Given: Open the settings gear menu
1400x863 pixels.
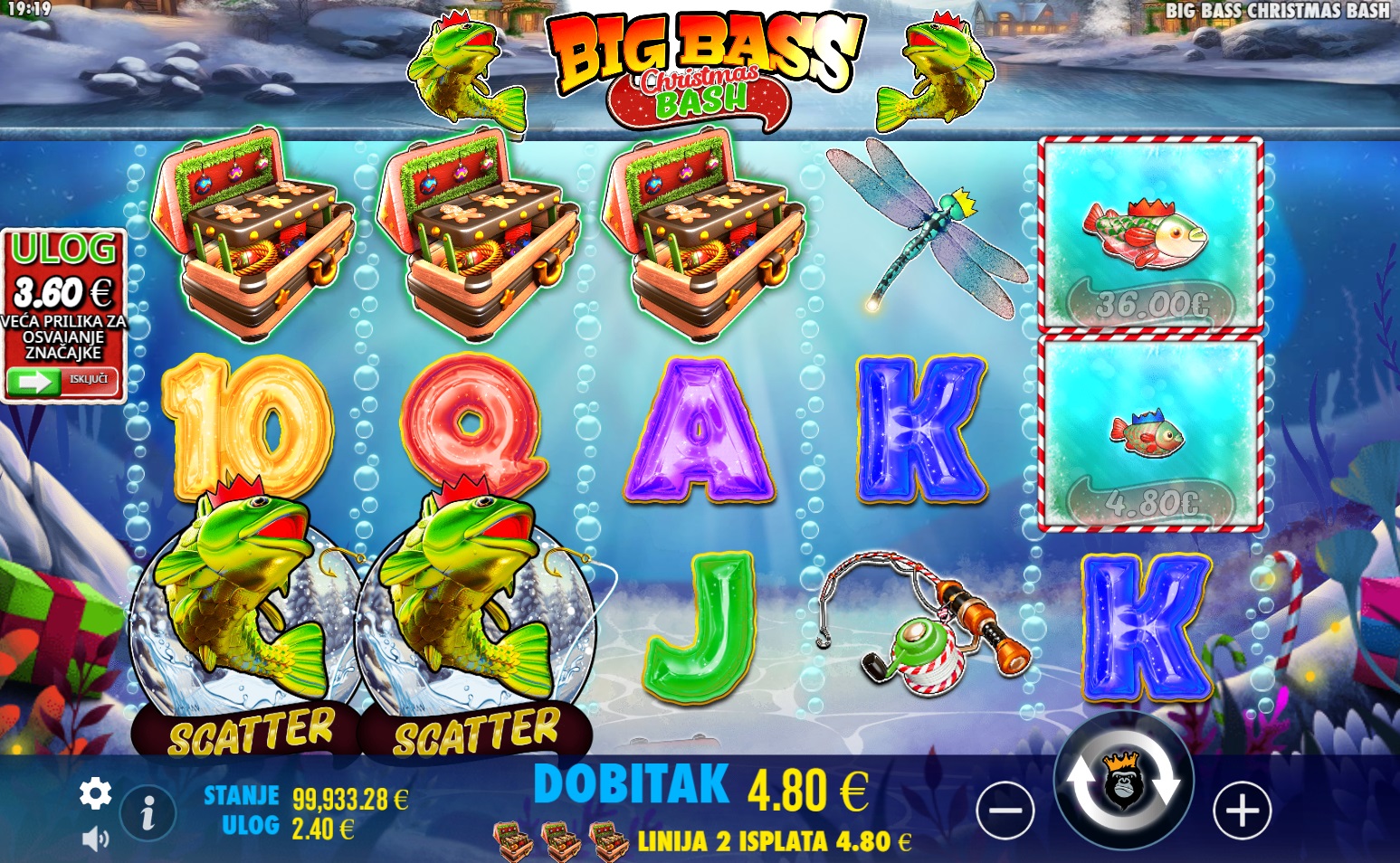Looking at the screenshot, I should click(95, 793).
